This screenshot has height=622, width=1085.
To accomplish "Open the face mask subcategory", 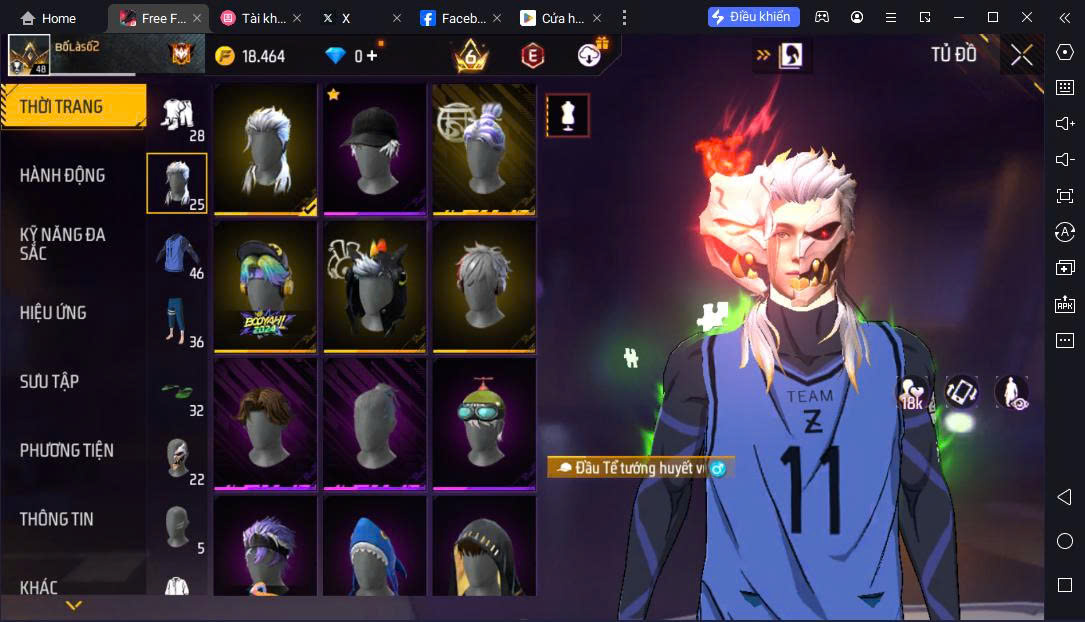I will tap(178, 460).
